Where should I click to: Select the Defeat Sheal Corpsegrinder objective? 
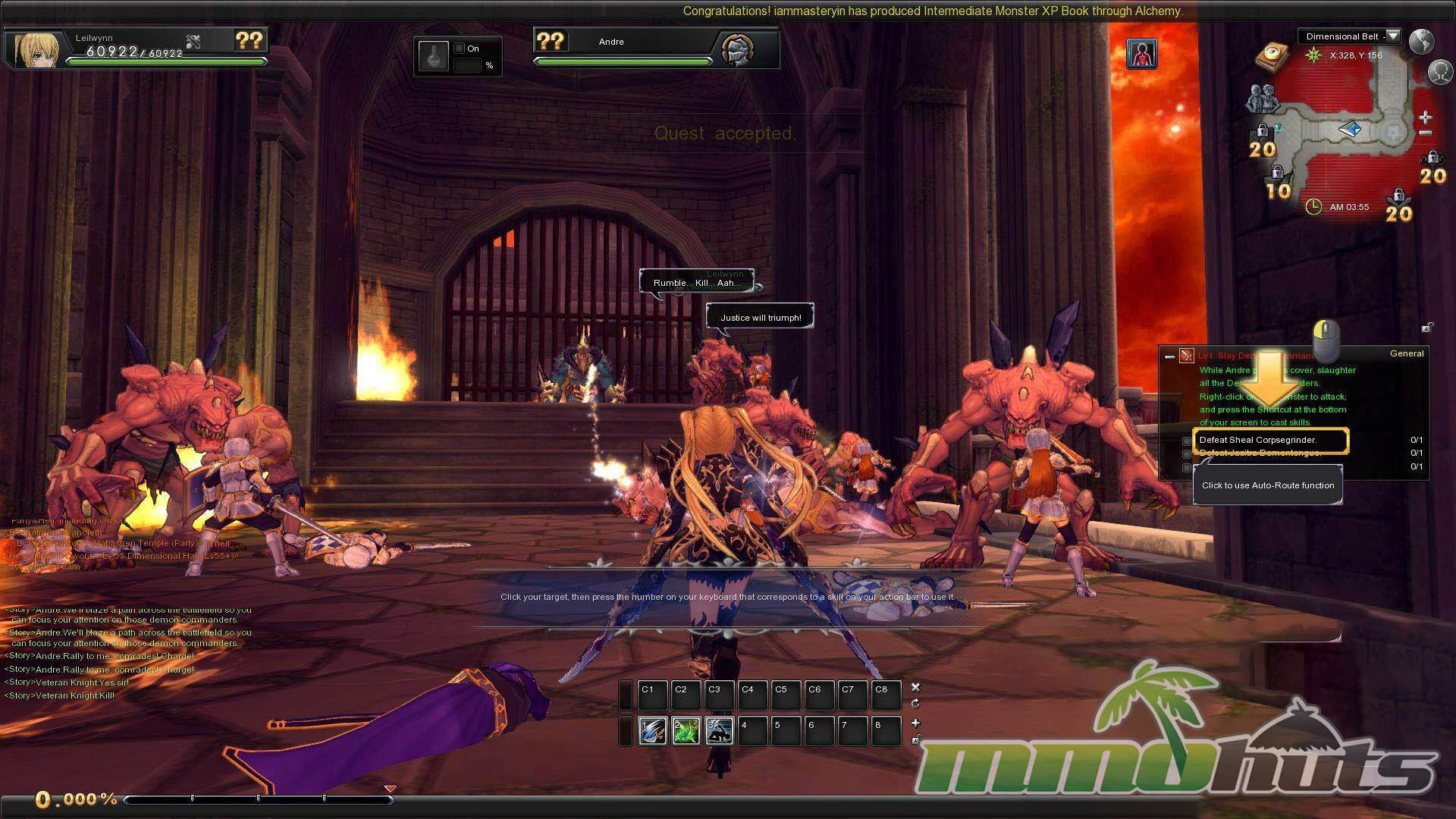pos(1270,440)
